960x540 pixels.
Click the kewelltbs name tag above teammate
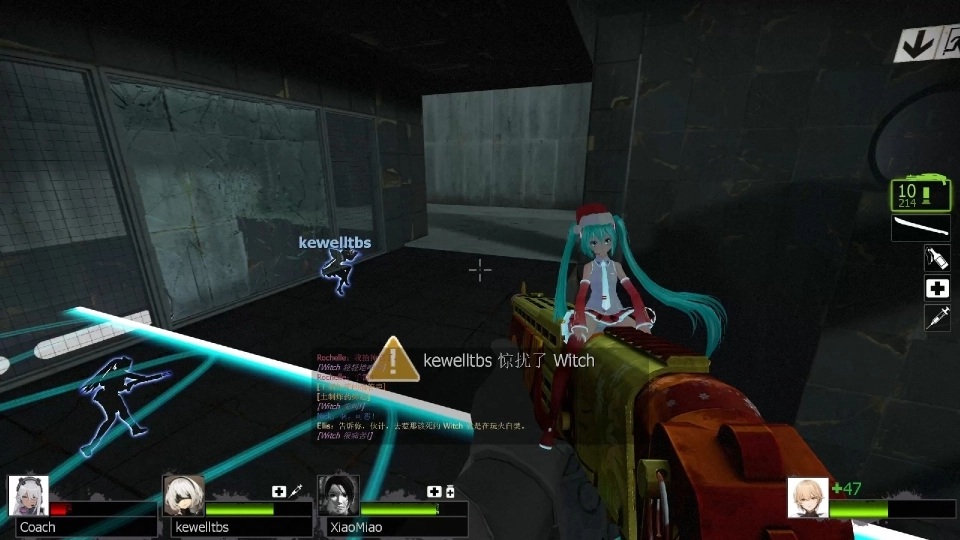(334, 243)
